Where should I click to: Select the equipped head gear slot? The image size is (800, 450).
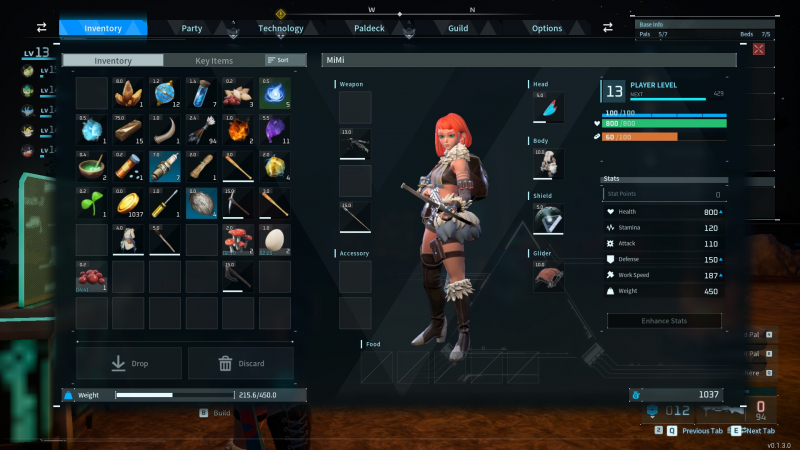pos(548,107)
